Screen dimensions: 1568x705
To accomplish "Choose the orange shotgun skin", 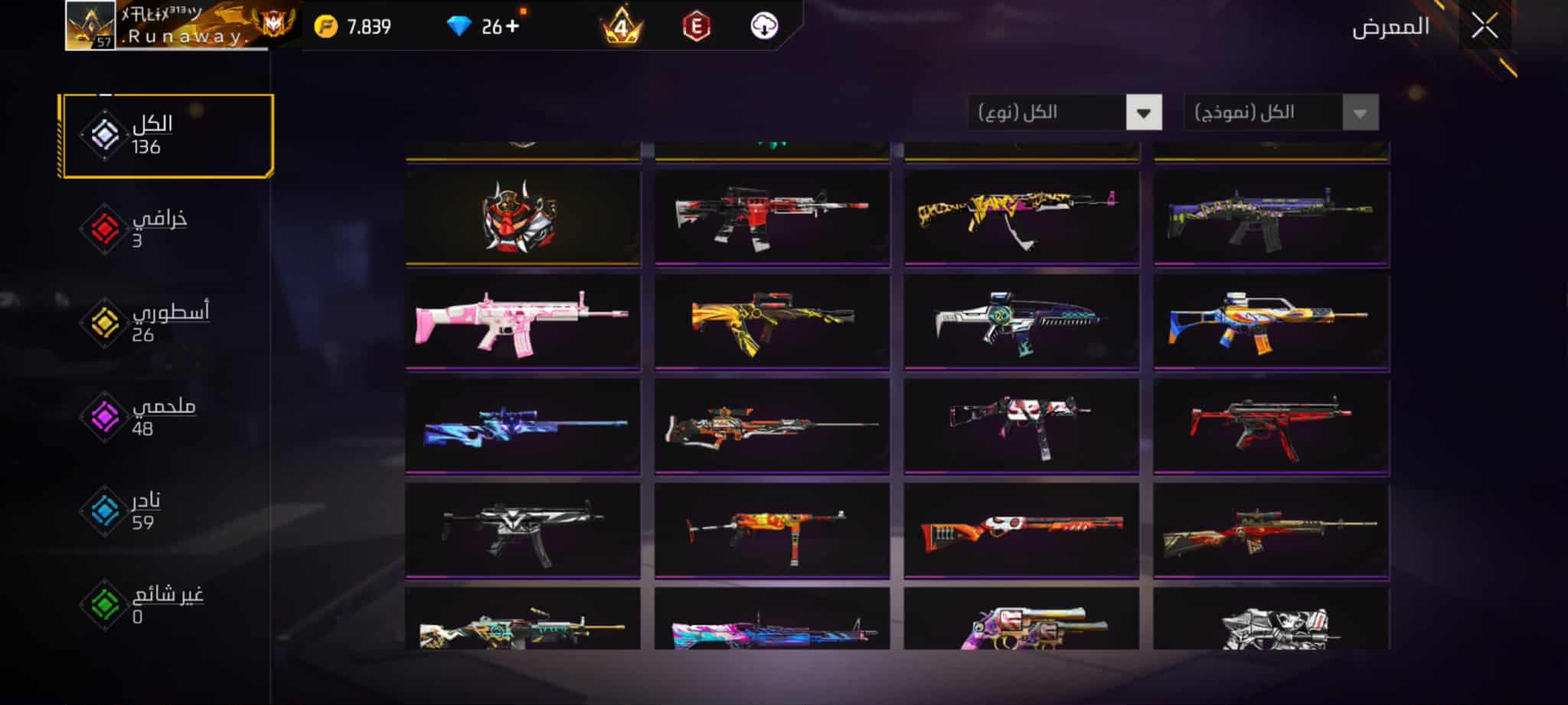I will coord(1021,529).
